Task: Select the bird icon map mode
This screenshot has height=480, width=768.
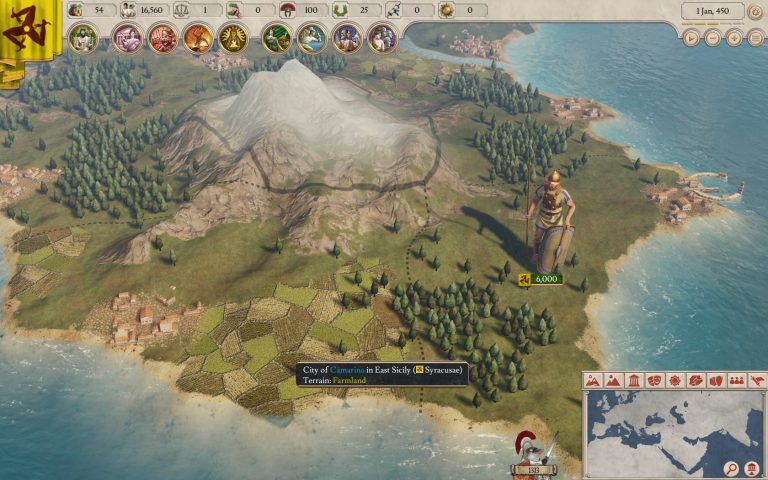Action: (x=757, y=381)
